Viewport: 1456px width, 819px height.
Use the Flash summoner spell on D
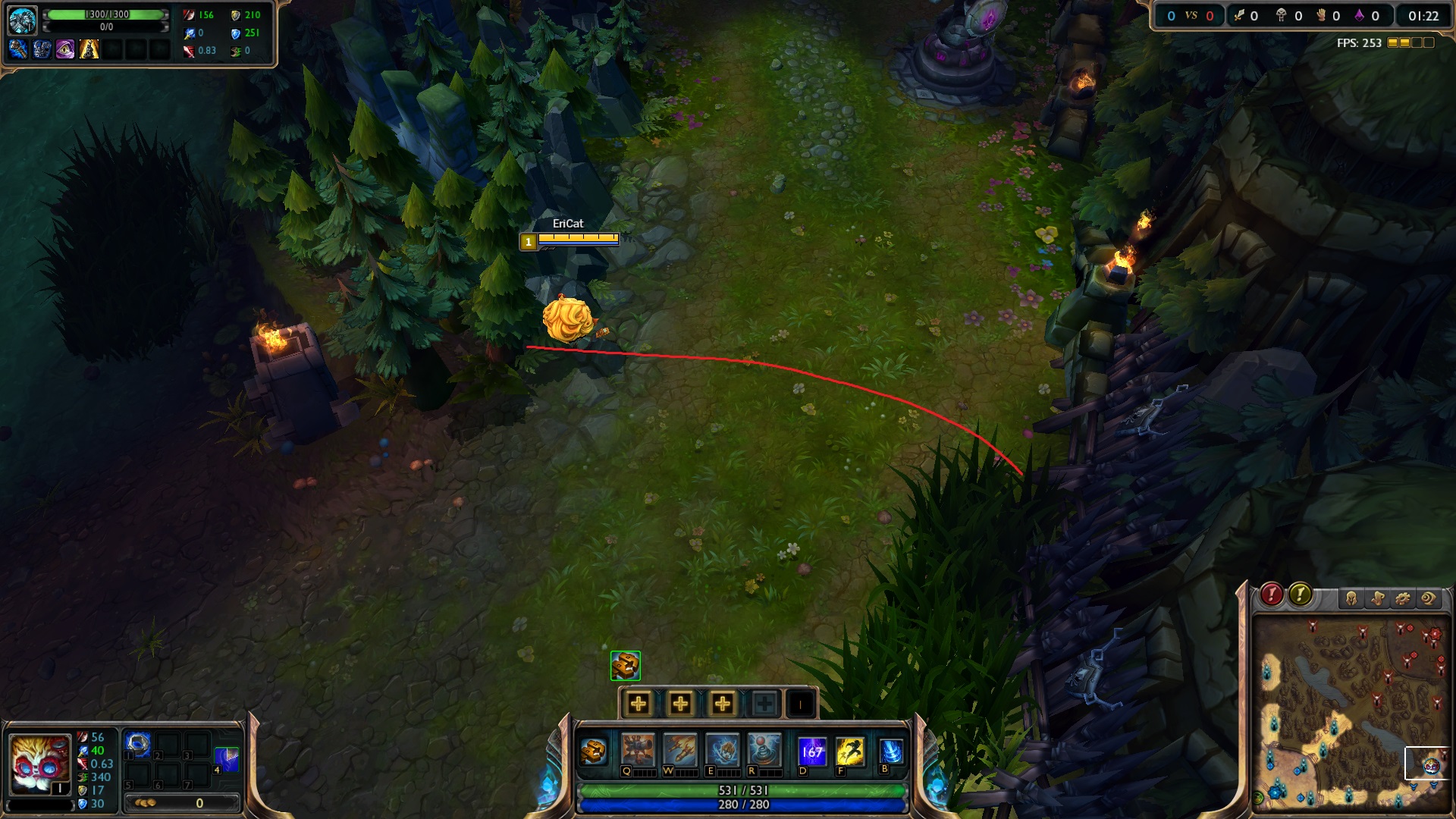[x=811, y=749]
